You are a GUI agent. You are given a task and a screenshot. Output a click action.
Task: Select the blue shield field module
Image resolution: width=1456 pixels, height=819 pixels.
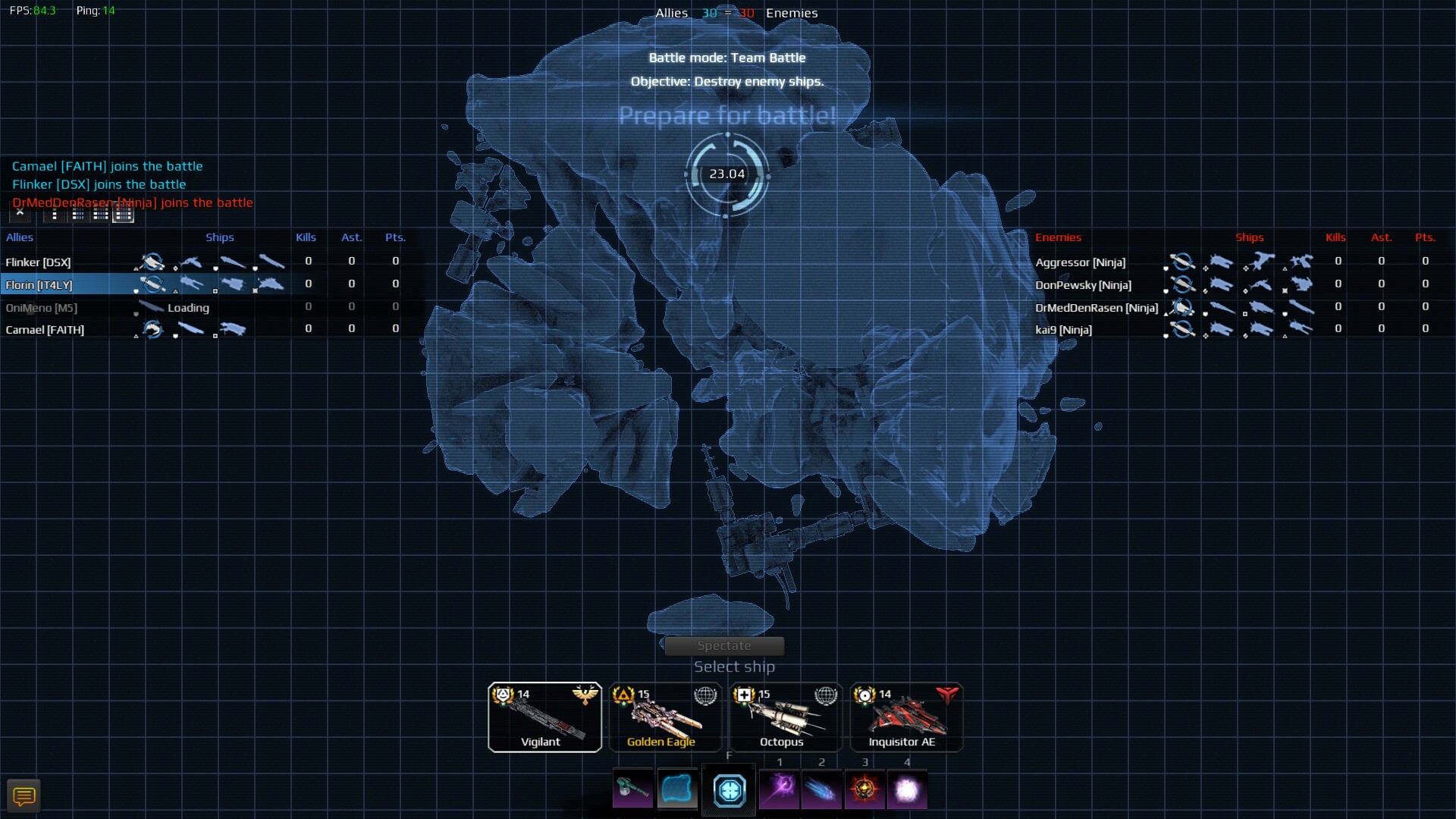pos(677,789)
